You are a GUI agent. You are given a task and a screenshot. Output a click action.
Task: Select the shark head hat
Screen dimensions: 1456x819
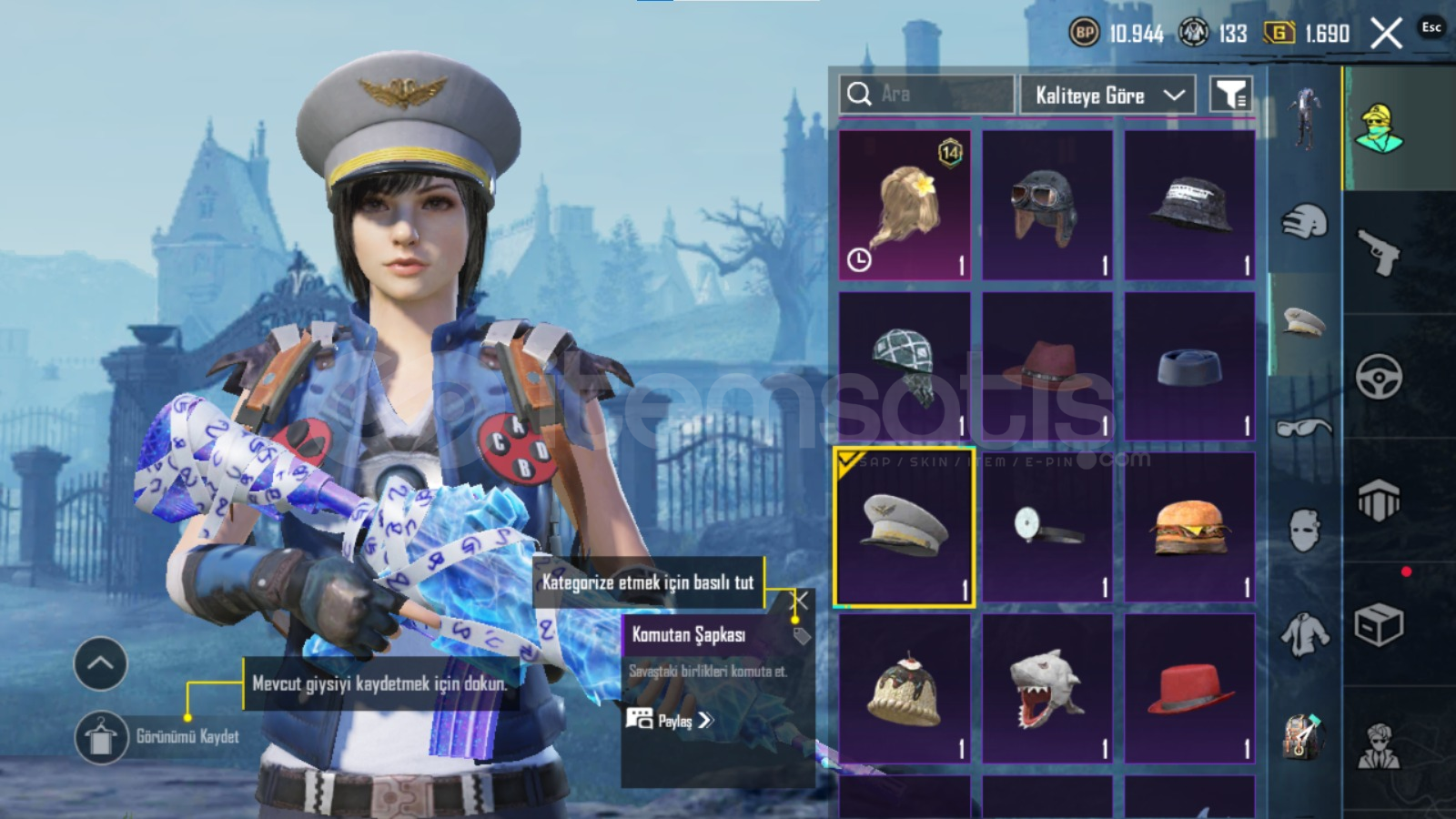pos(1046,688)
